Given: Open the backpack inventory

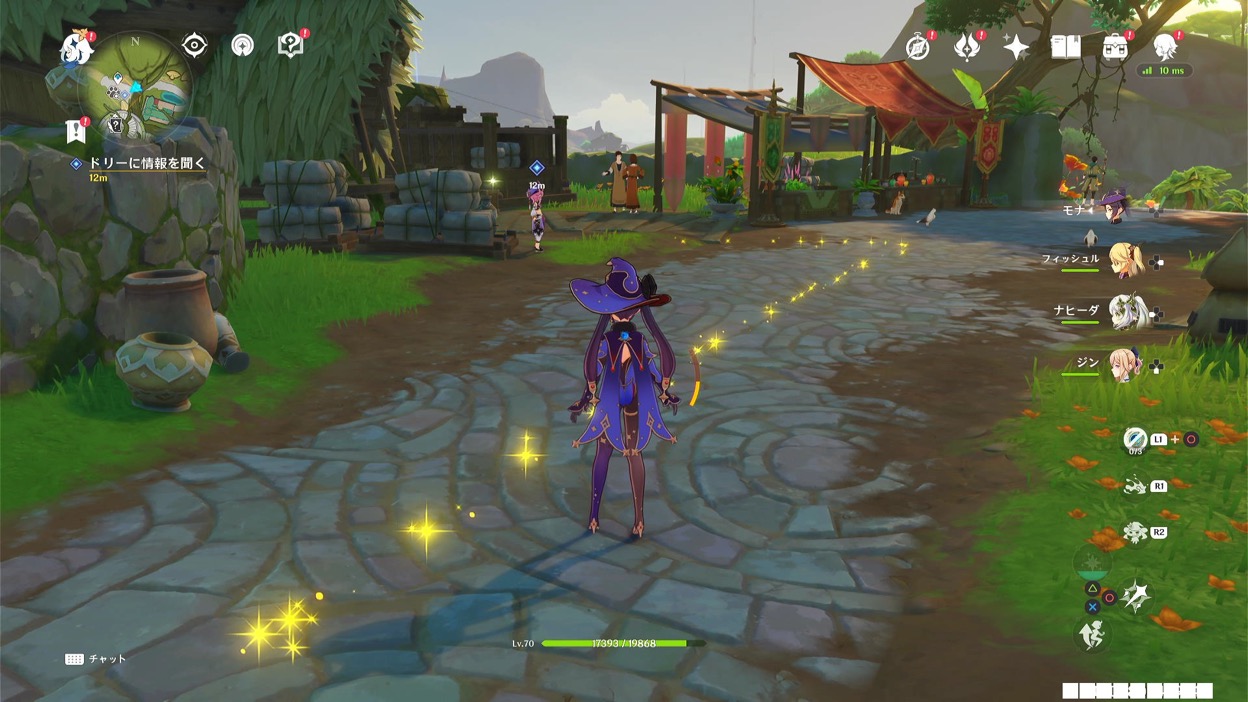Looking at the screenshot, I should pos(1115,46).
